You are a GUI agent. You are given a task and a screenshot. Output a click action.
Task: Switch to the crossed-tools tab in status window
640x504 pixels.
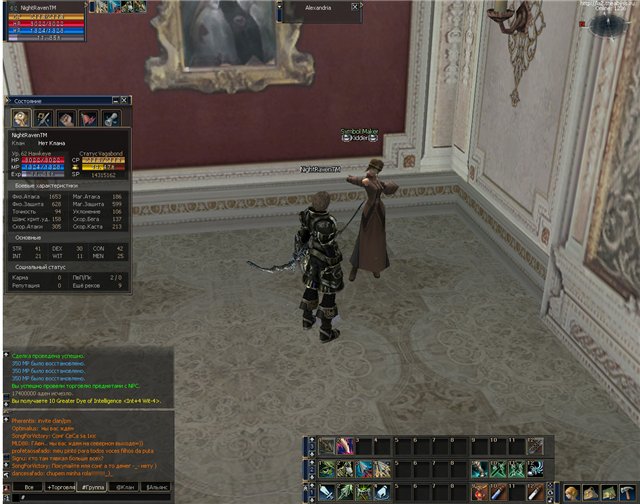coord(42,118)
